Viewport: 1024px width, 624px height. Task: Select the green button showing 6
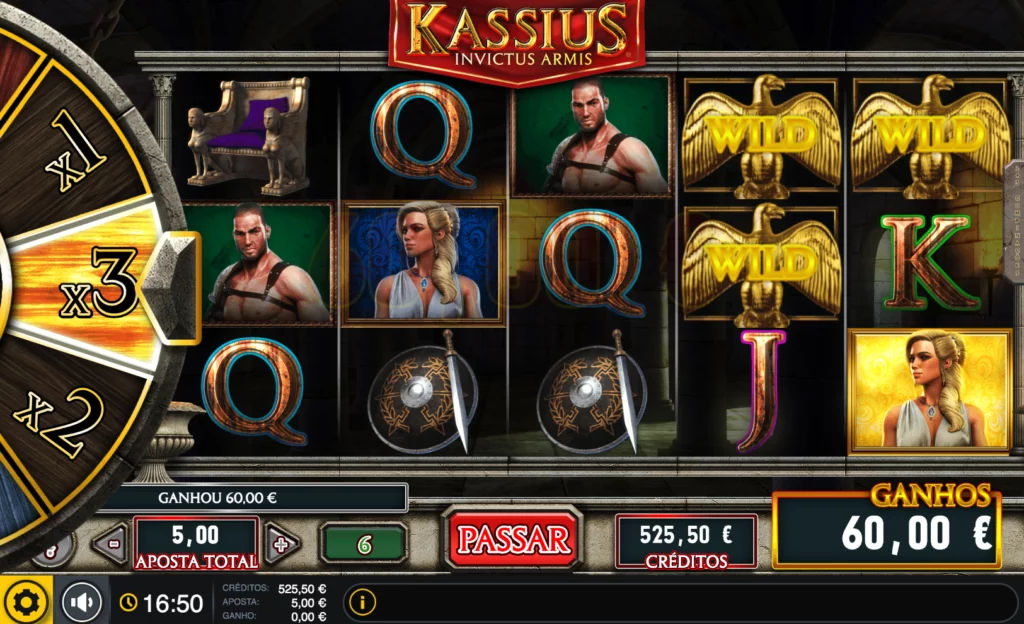(364, 544)
